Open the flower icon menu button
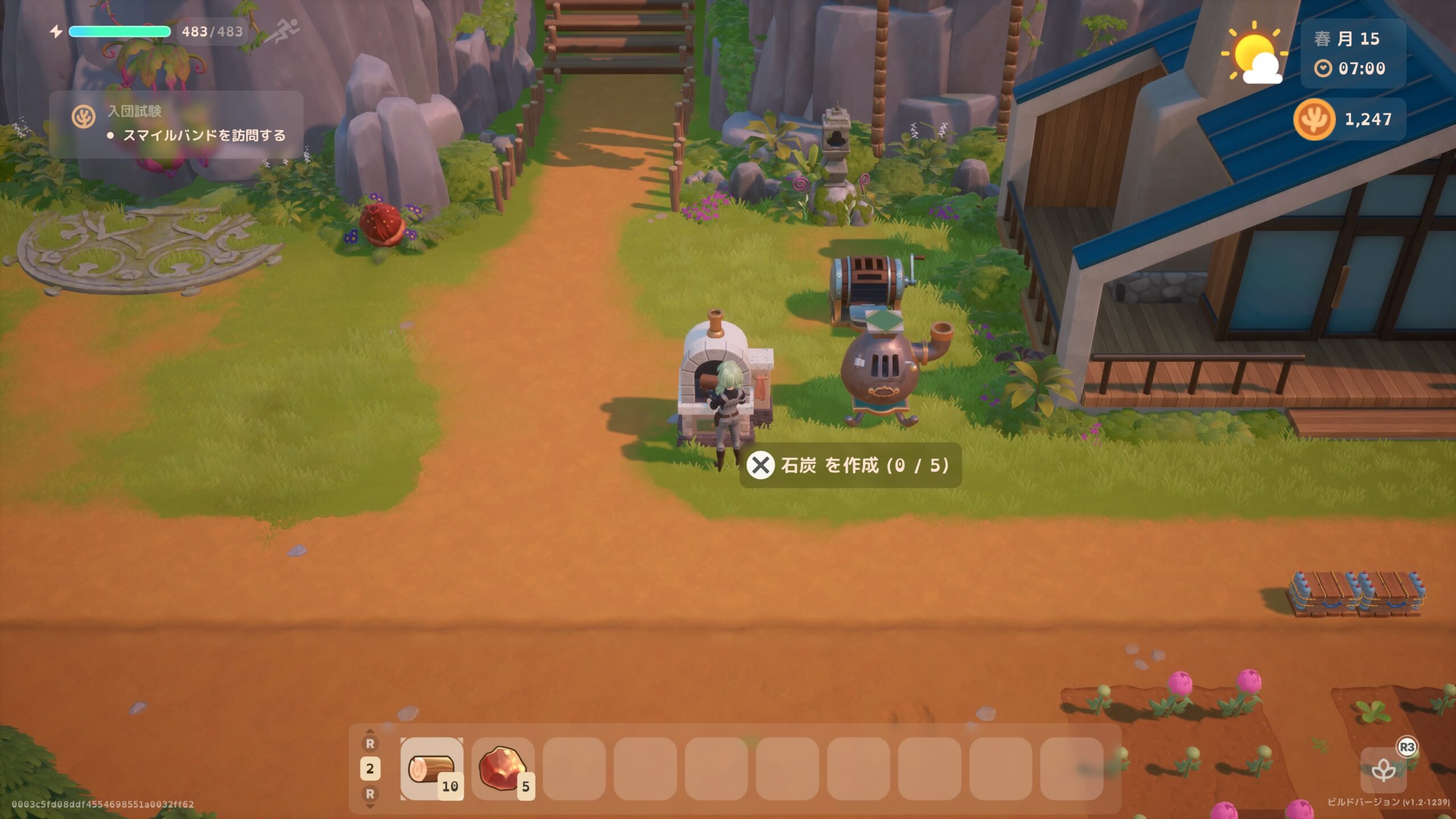Image resolution: width=1456 pixels, height=819 pixels. pyautogui.click(x=1383, y=771)
